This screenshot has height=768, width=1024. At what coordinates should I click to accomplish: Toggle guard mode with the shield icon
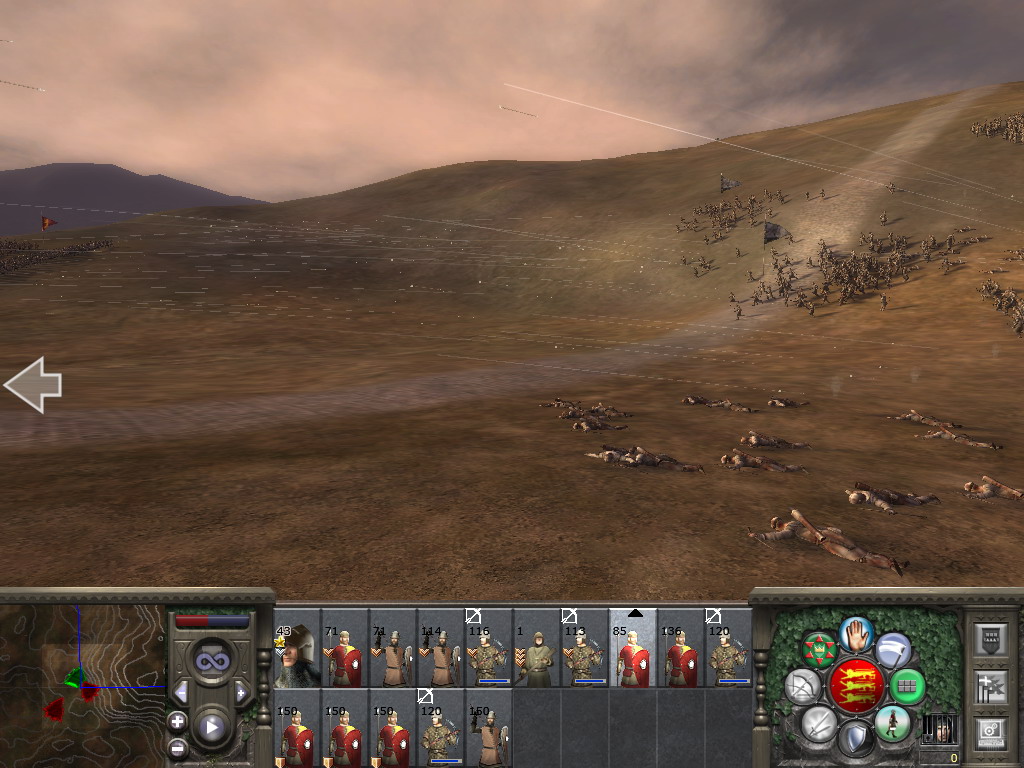[x=855, y=740]
